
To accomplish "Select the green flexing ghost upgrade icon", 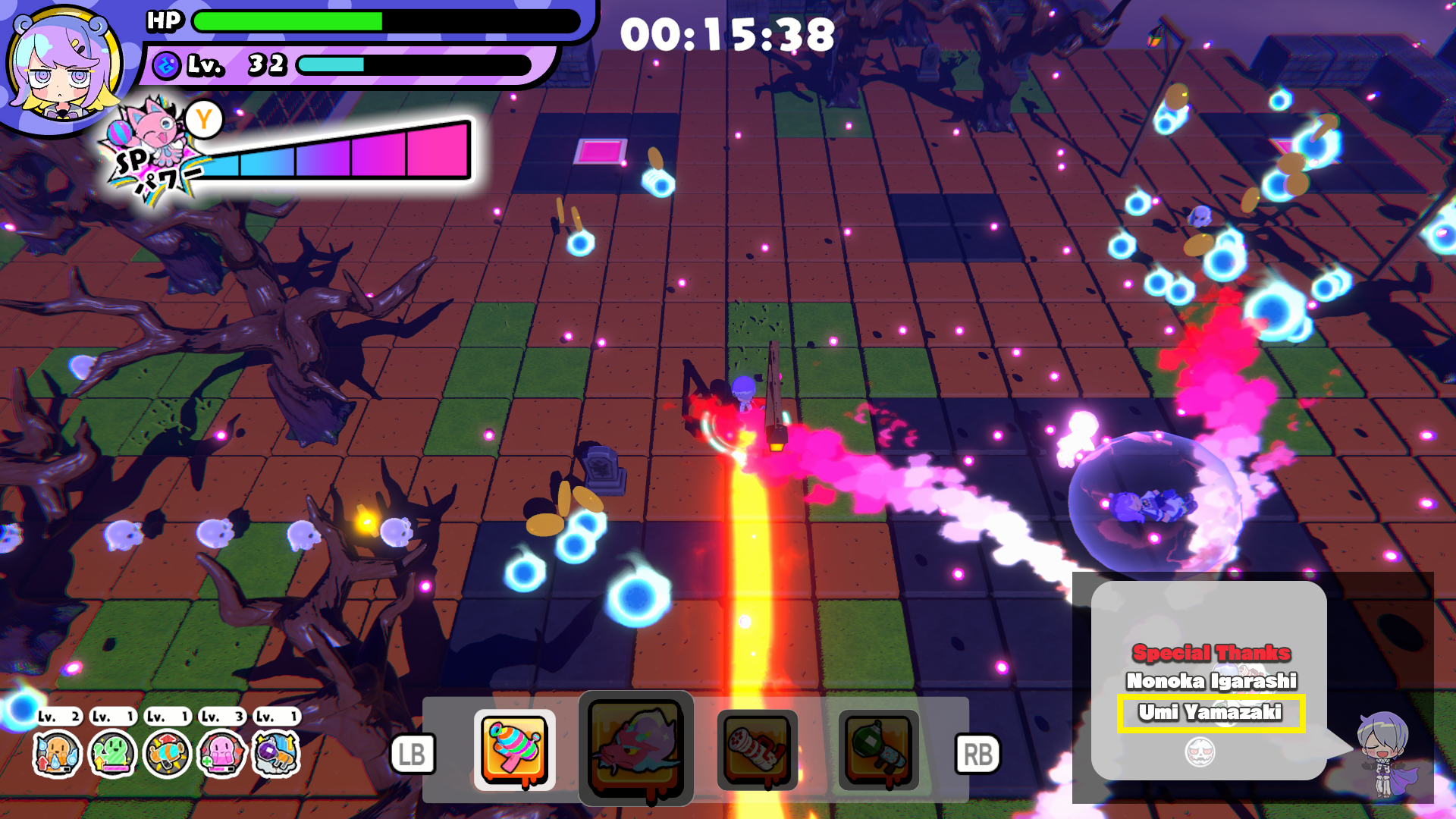I will click(x=112, y=754).
